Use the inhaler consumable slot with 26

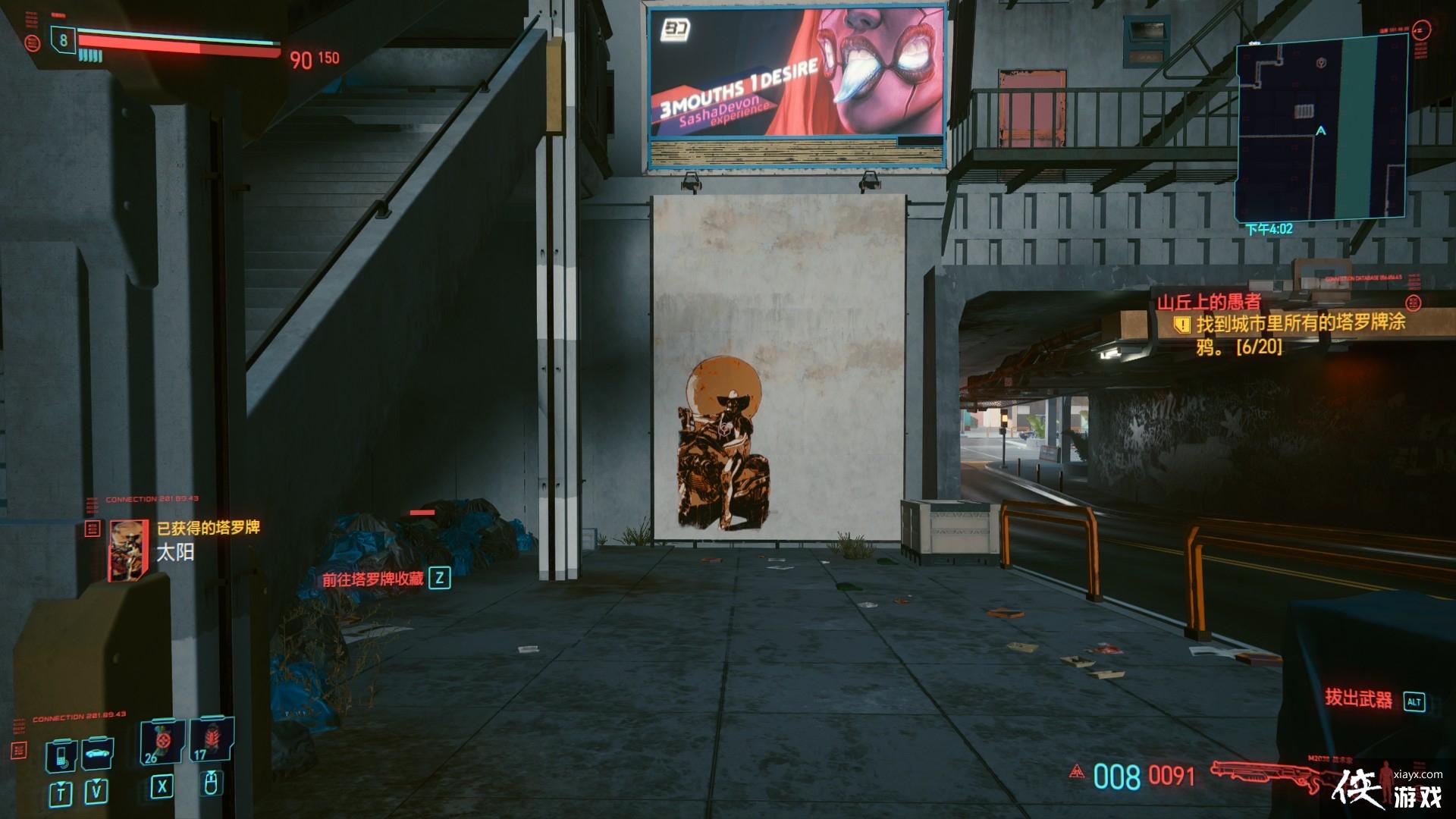pos(162,740)
